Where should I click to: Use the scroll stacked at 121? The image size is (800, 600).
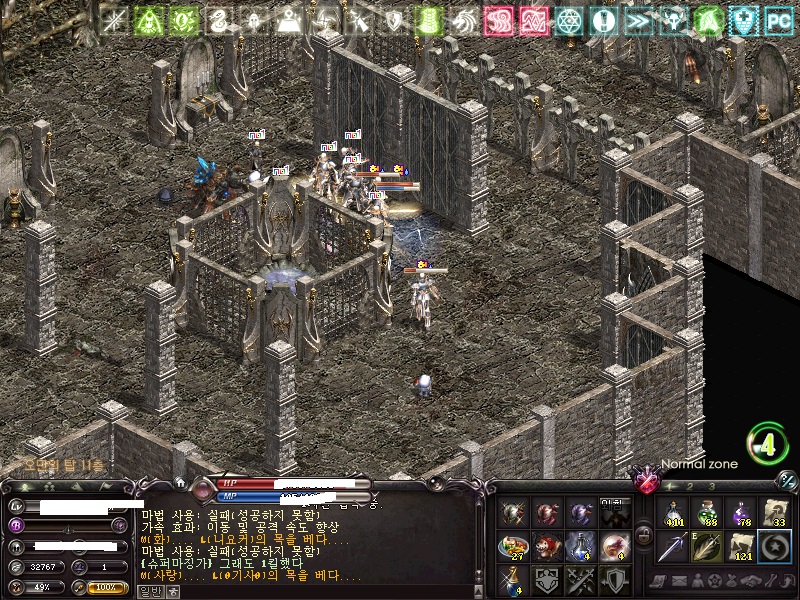(x=741, y=546)
